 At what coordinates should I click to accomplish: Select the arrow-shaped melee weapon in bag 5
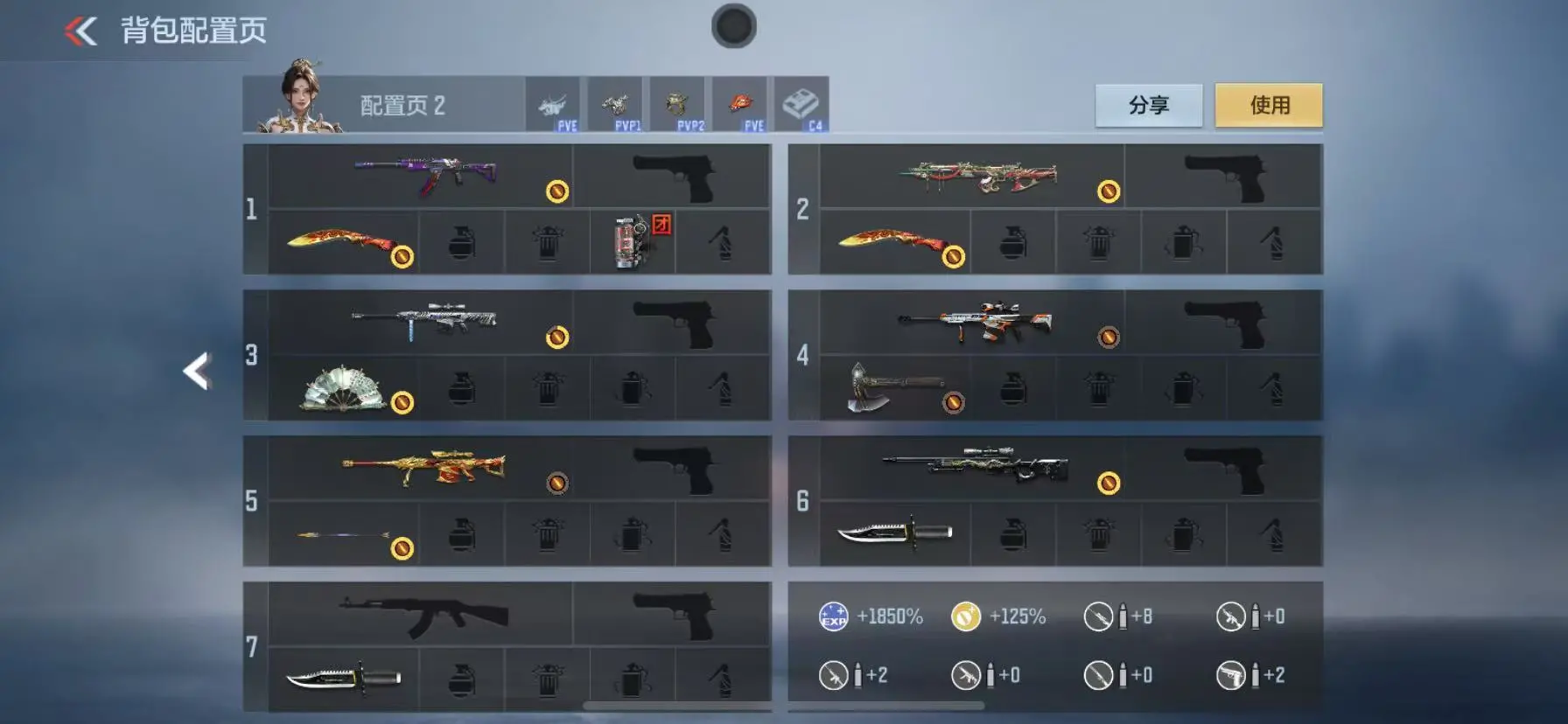(343, 534)
